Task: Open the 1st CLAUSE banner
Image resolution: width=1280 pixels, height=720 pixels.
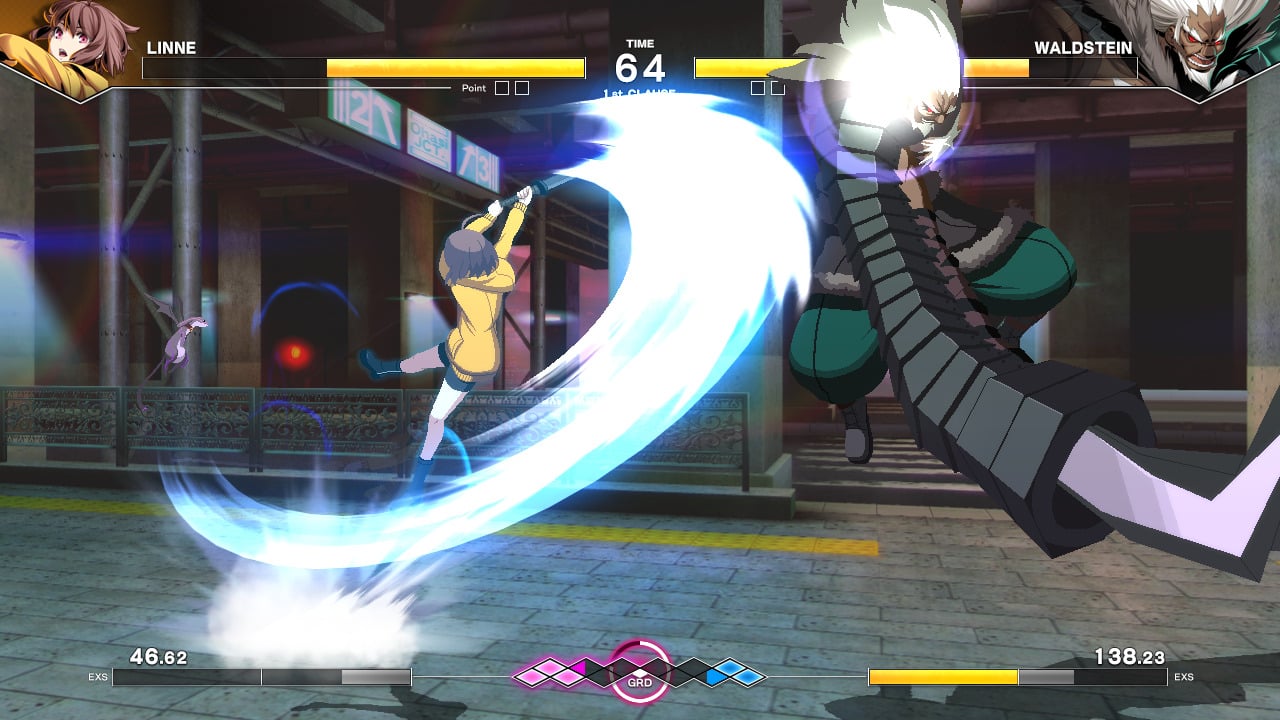Action: (x=640, y=92)
